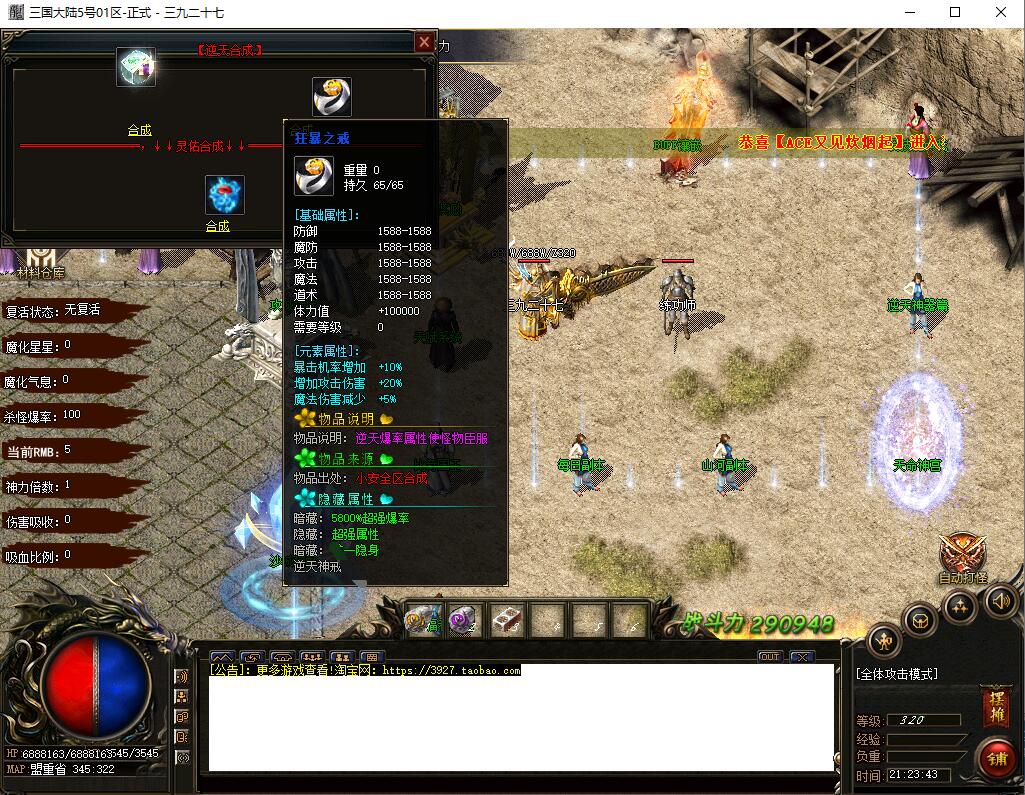Select the 狂暴之戒 ring in the crafting panel
Image resolution: width=1025 pixels, height=795 pixels.
coord(331,97)
